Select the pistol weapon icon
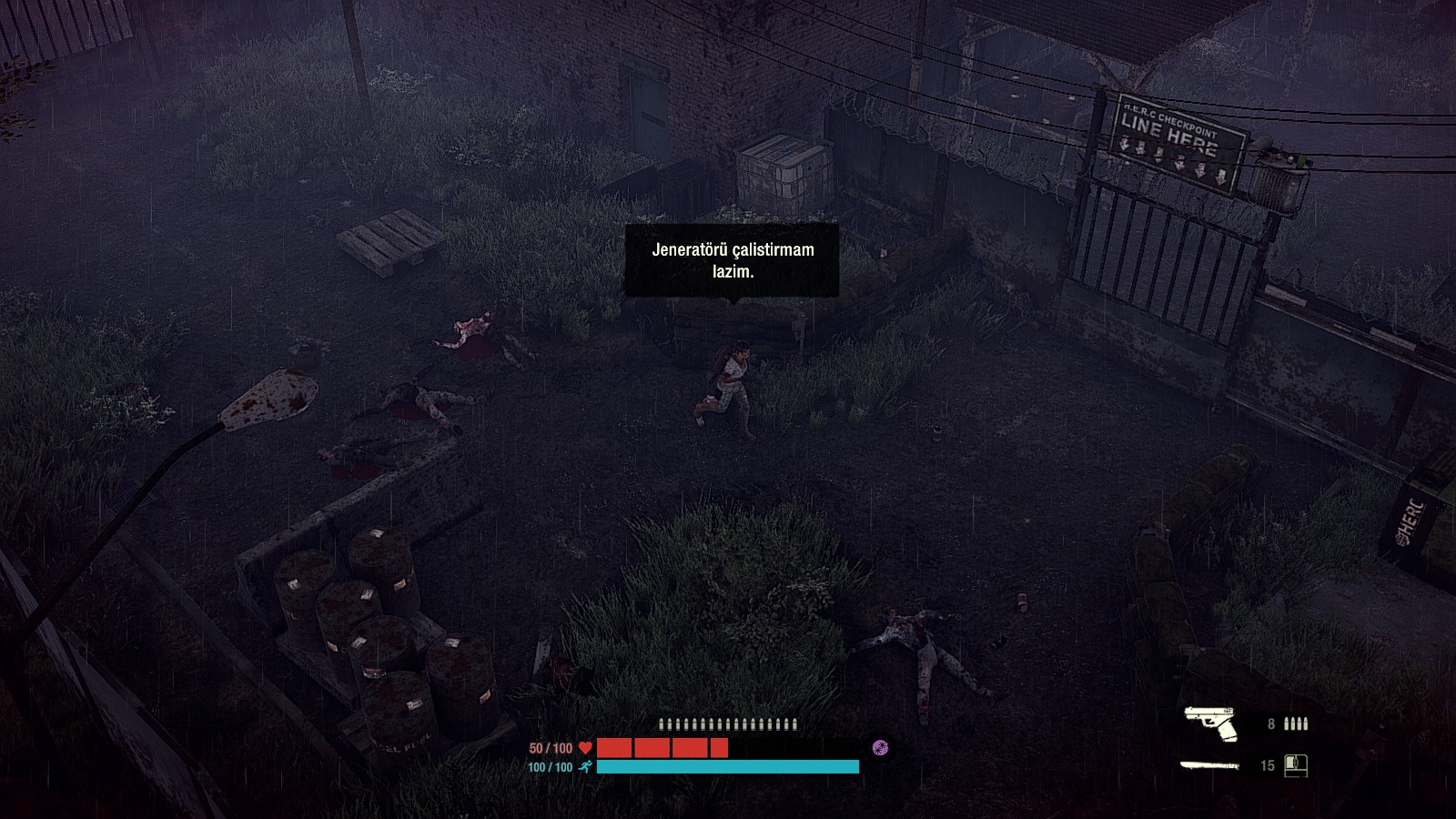This screenshot has width=1456, height=819. coord(1211,723)
